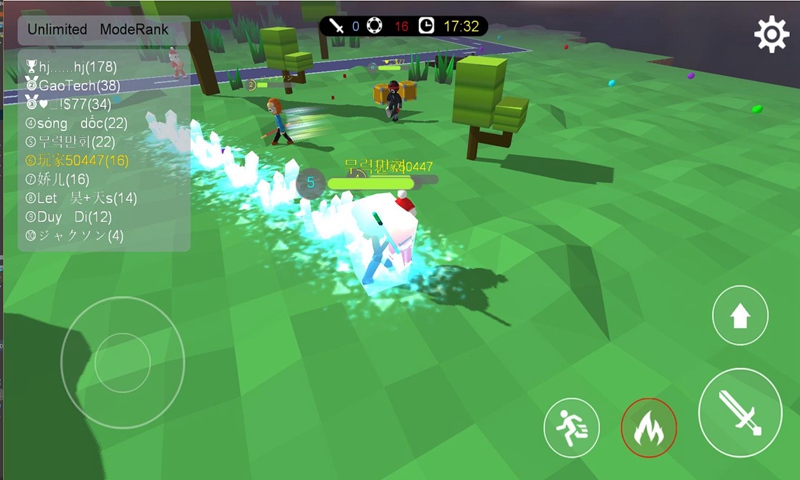Swing the sword attack button
This screenshot has height=480, width=800.
point(740,412)
